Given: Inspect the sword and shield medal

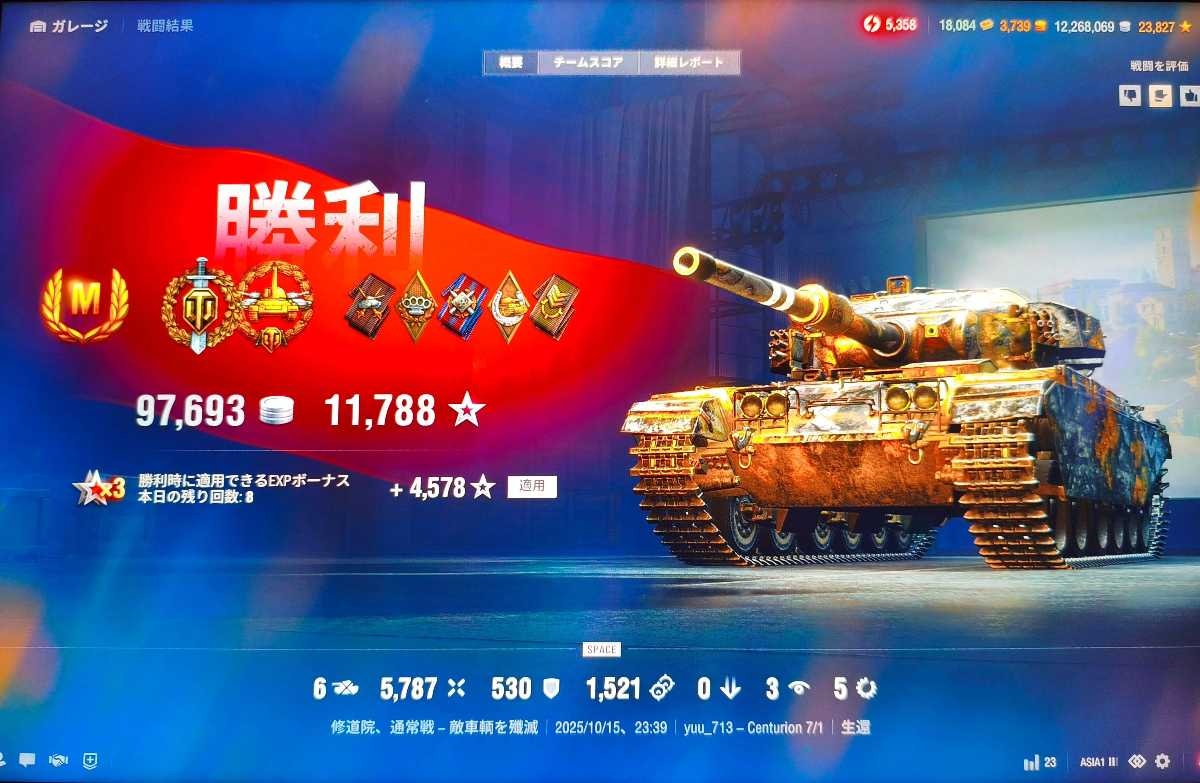Looking at the screenshot, I should point(199,304).
